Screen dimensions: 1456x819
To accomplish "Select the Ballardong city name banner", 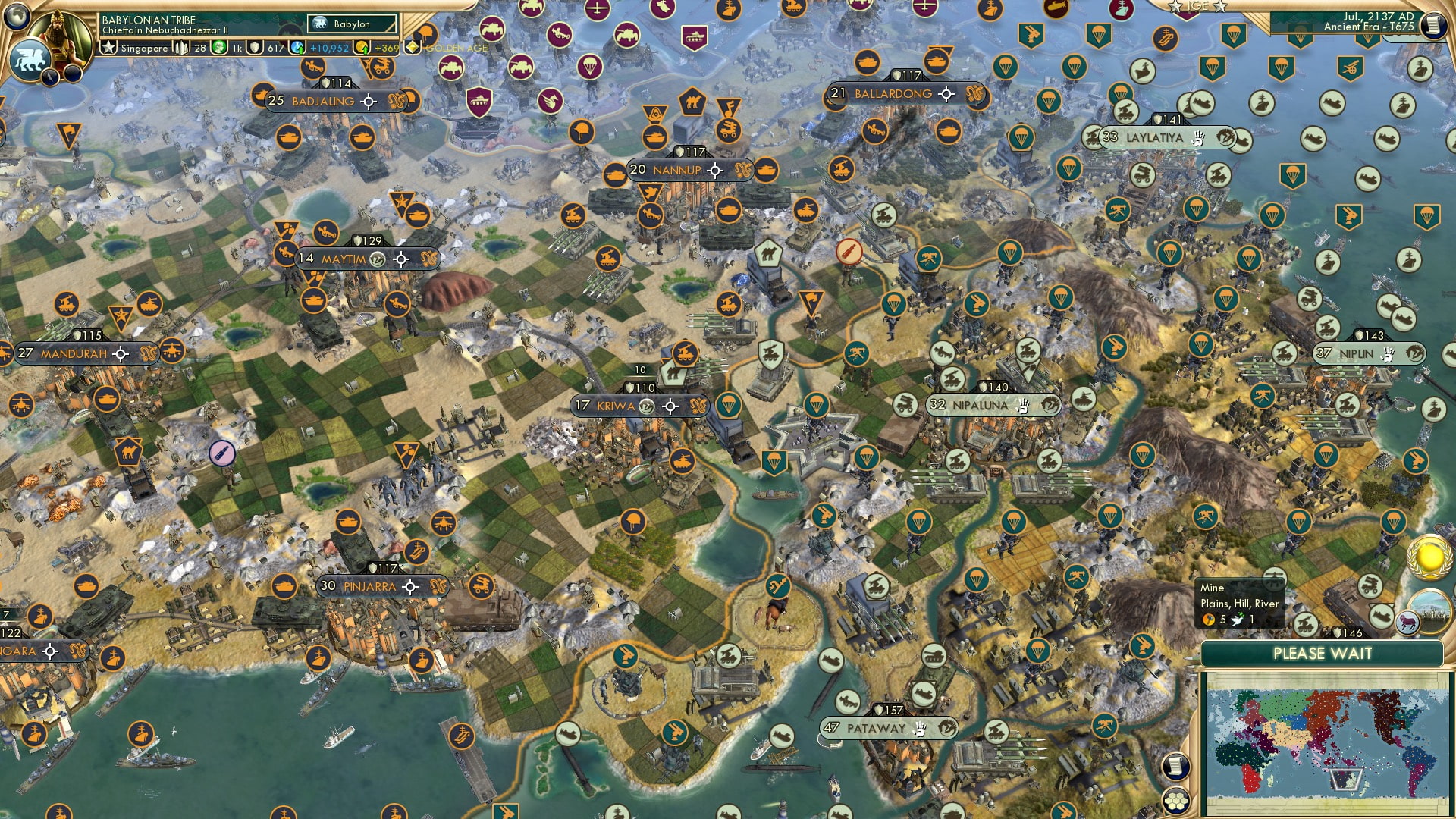I will 895,94.
